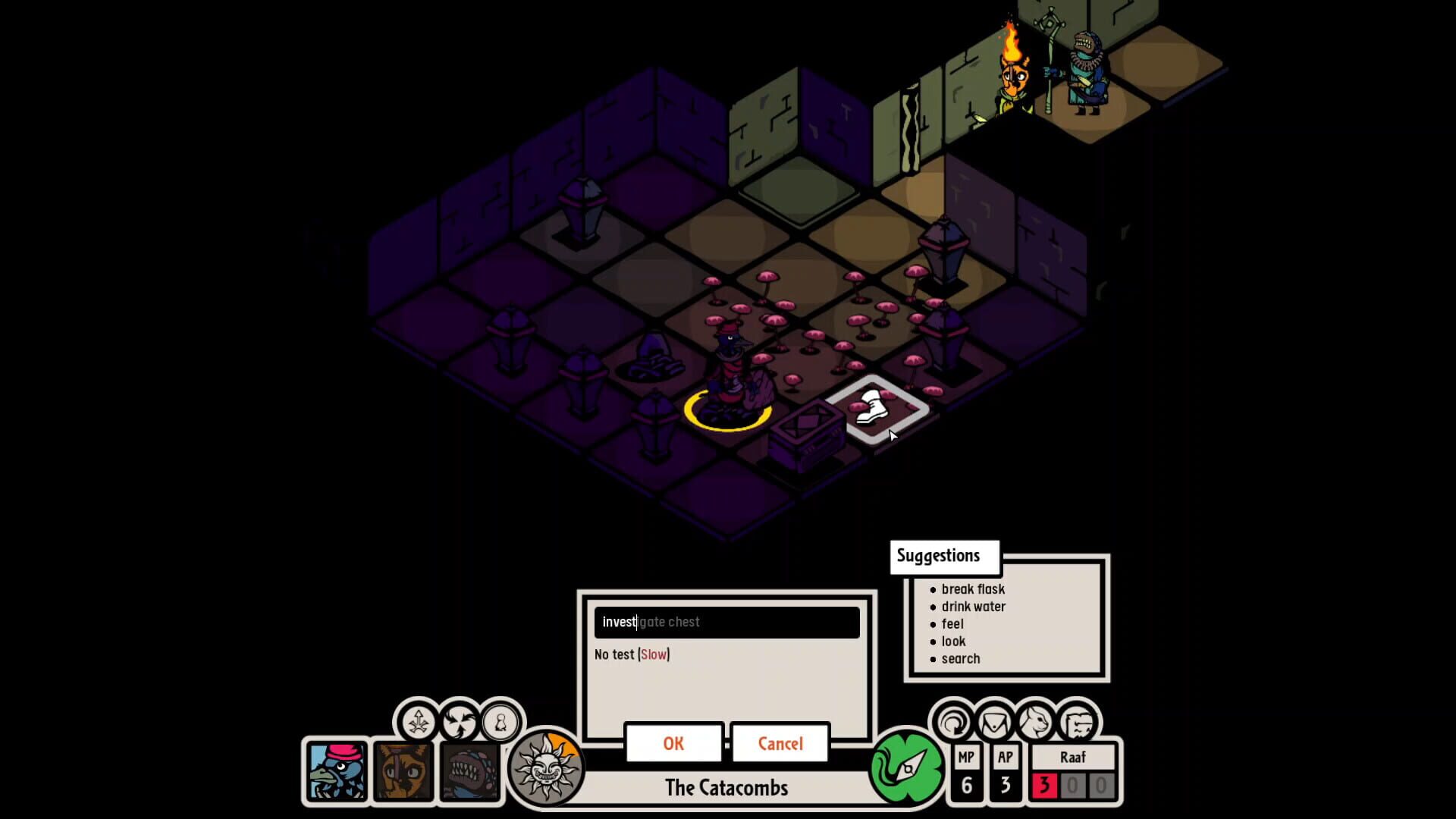Click the action text input field
1456x819 pixels.
click(726, 622)
